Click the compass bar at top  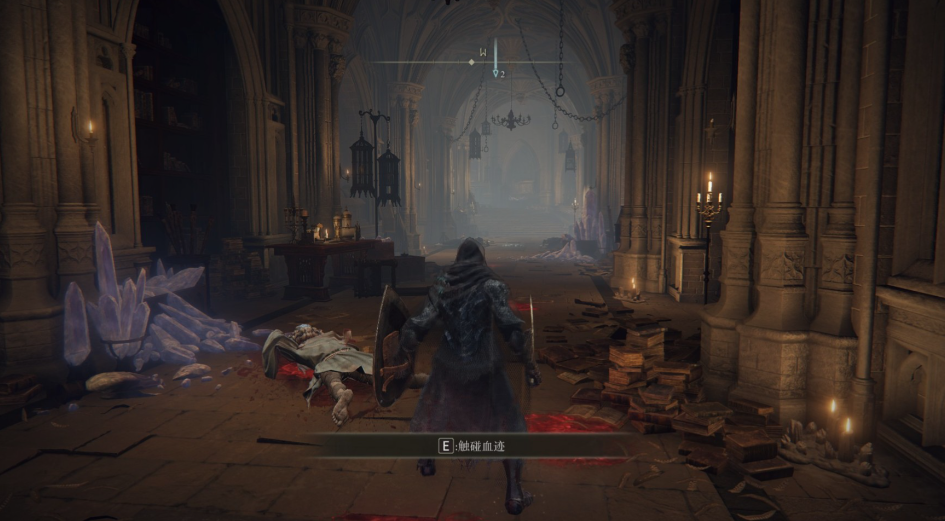(472, 62)
